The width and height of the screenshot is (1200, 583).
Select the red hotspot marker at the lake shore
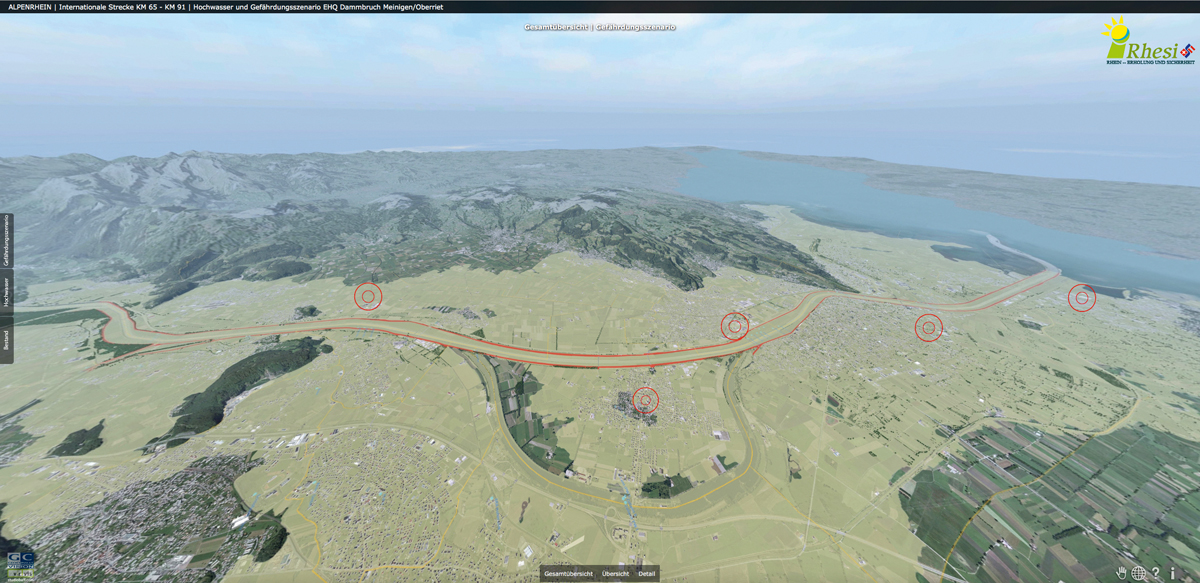1081,297
